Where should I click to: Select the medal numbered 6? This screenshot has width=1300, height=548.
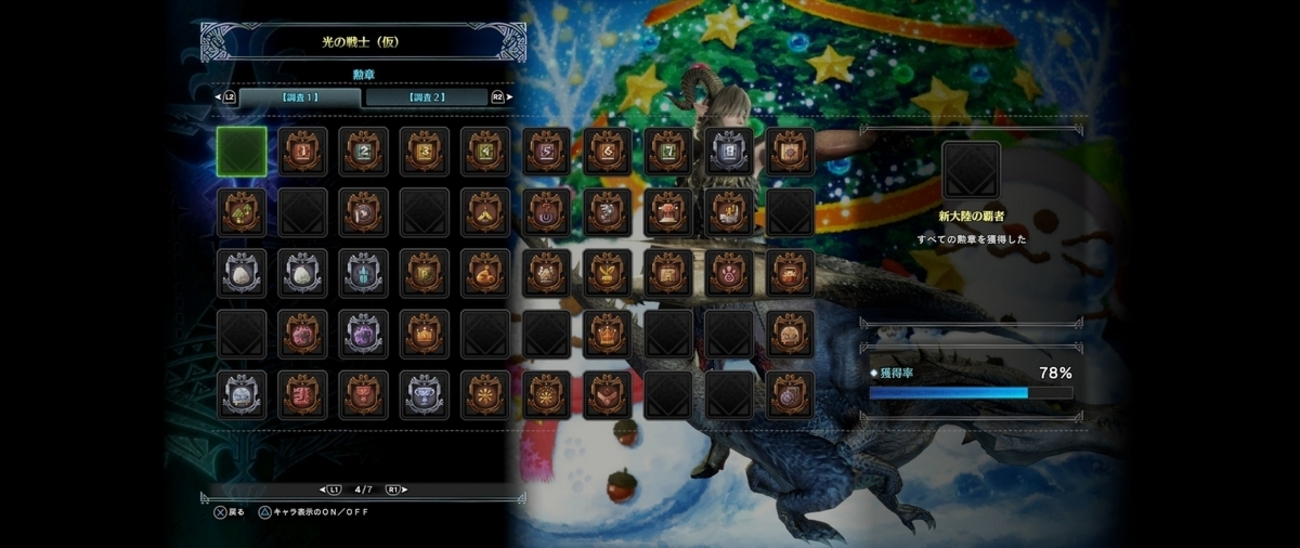click(x=608, y=151)
